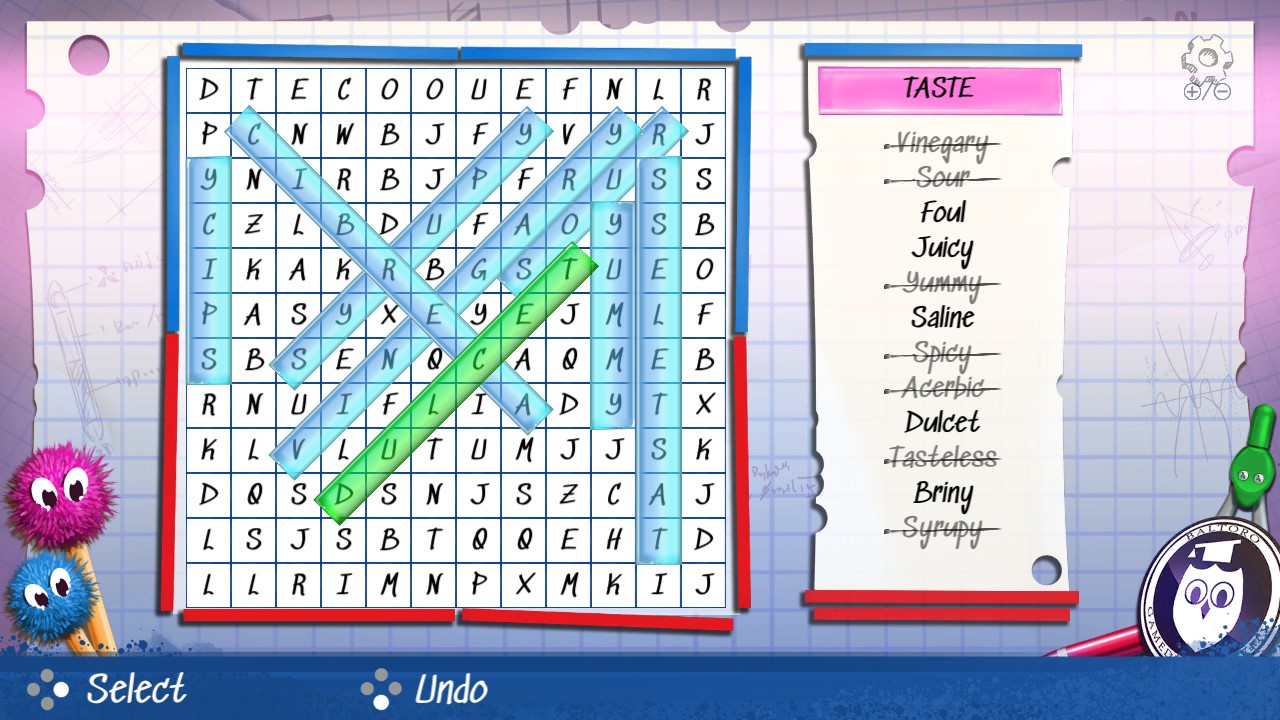1280x720 pixels.
Task: Click the button-dots icon beside Undo
Action: point(382,689)
